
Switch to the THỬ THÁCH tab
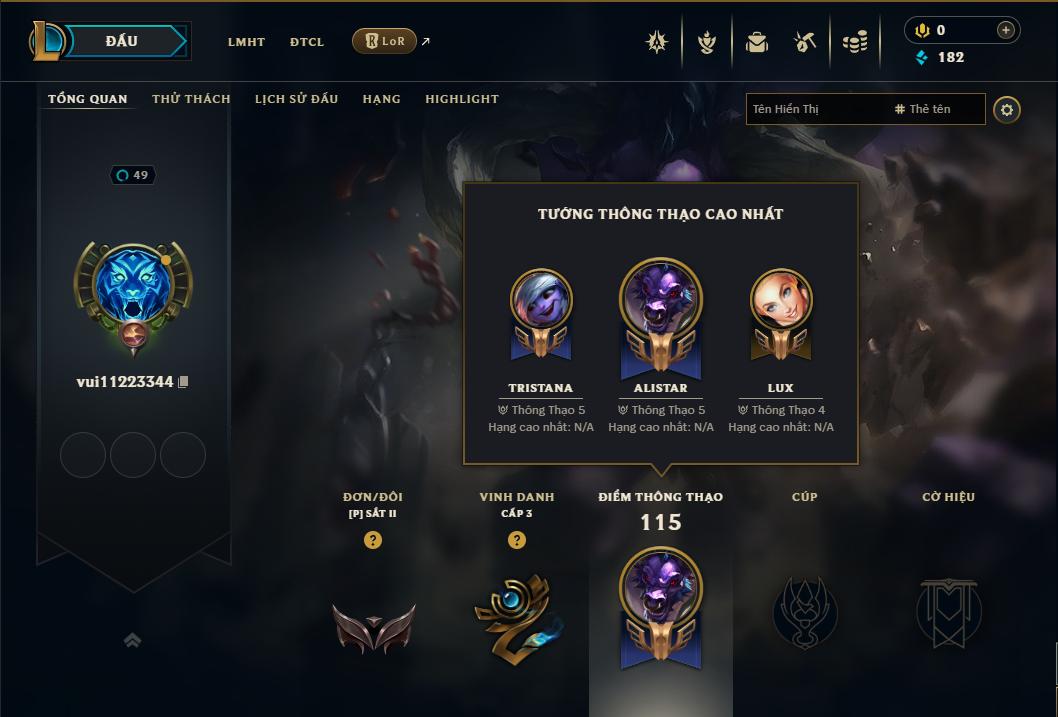[191, 99]
